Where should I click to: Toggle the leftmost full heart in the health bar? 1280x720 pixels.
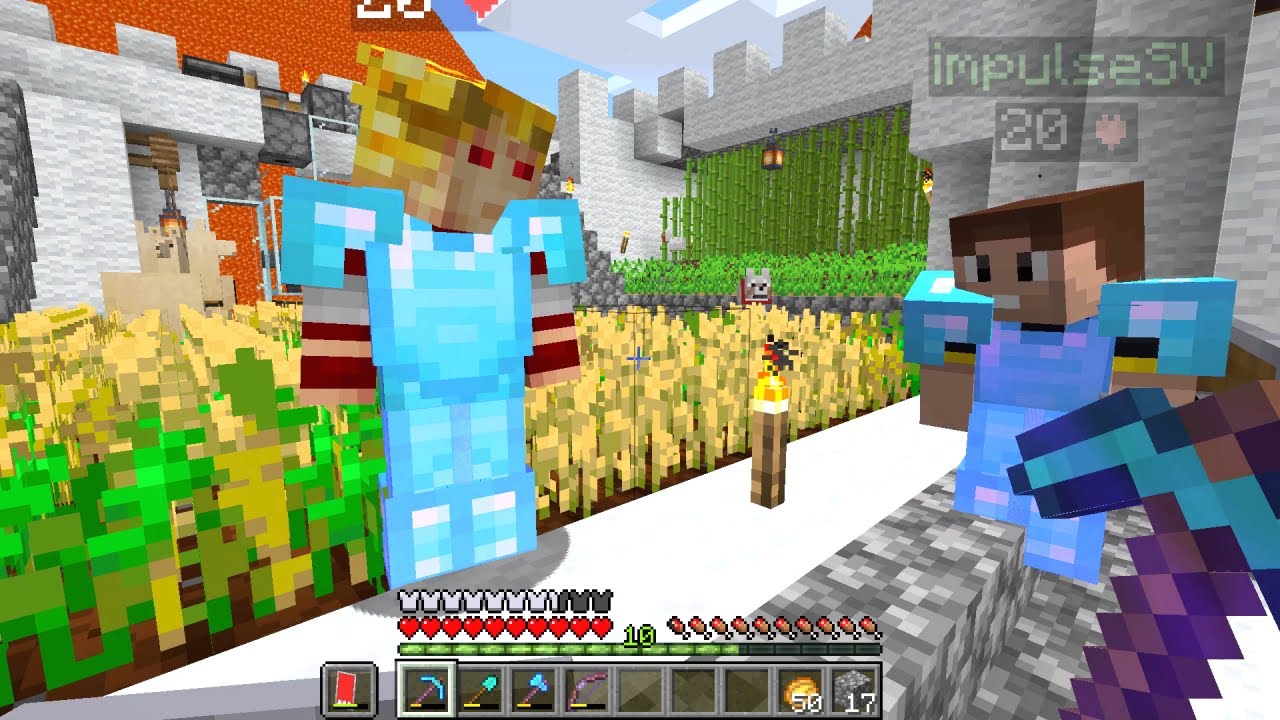(408, 624)
